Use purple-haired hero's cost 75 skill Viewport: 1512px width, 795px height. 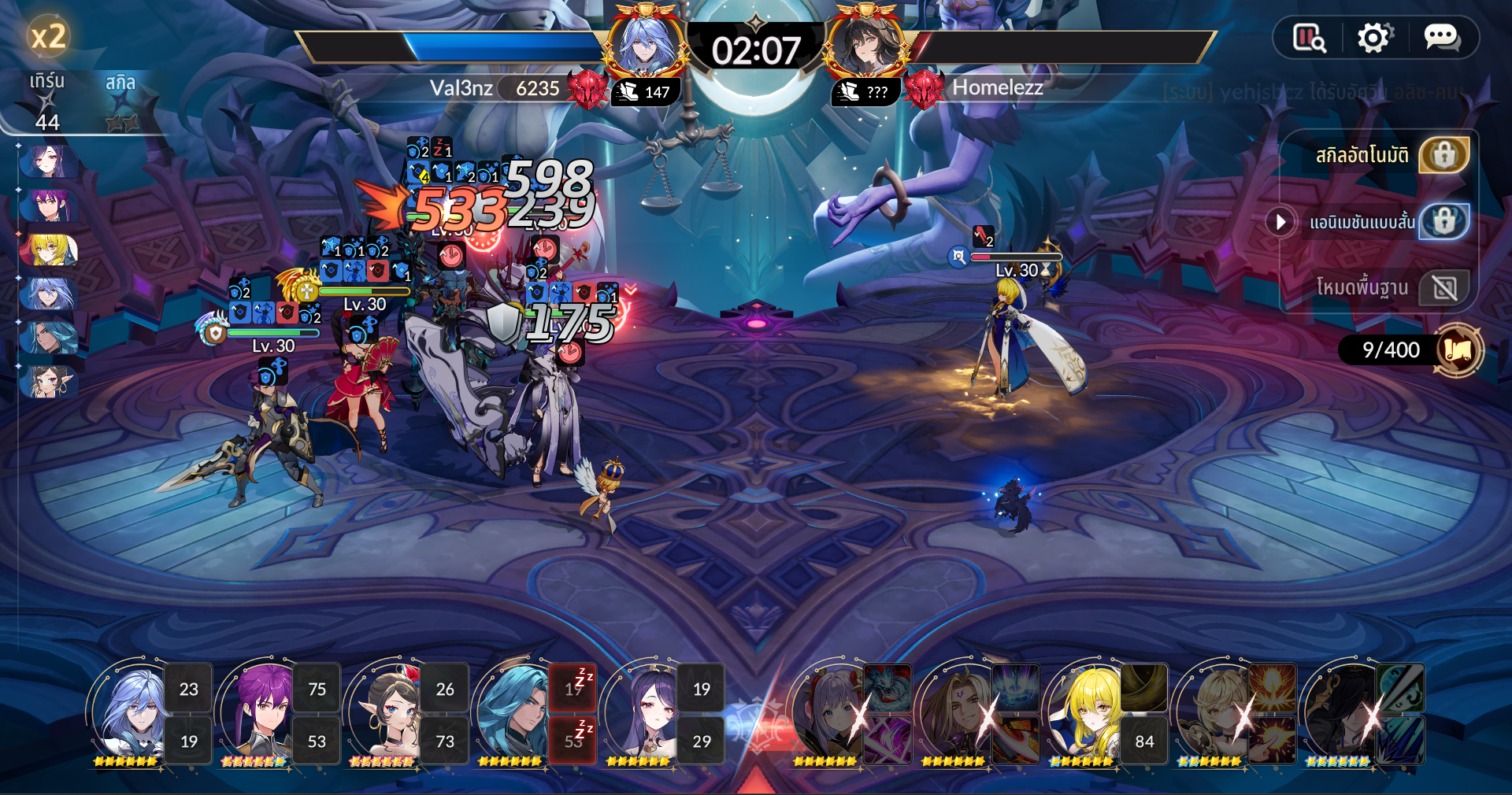pyautogui.click(x=317, y=689)
